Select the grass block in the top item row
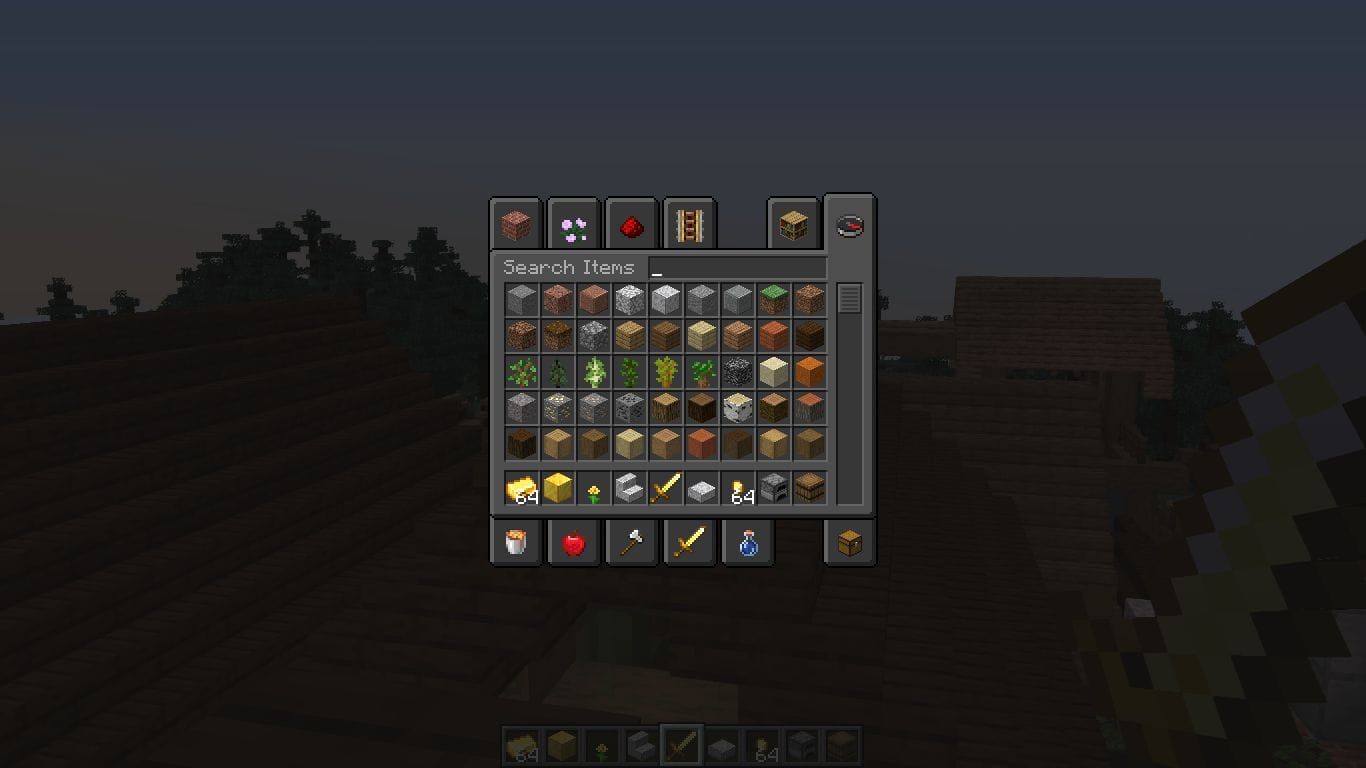The image size is (1366, 768). click(773, 296)
